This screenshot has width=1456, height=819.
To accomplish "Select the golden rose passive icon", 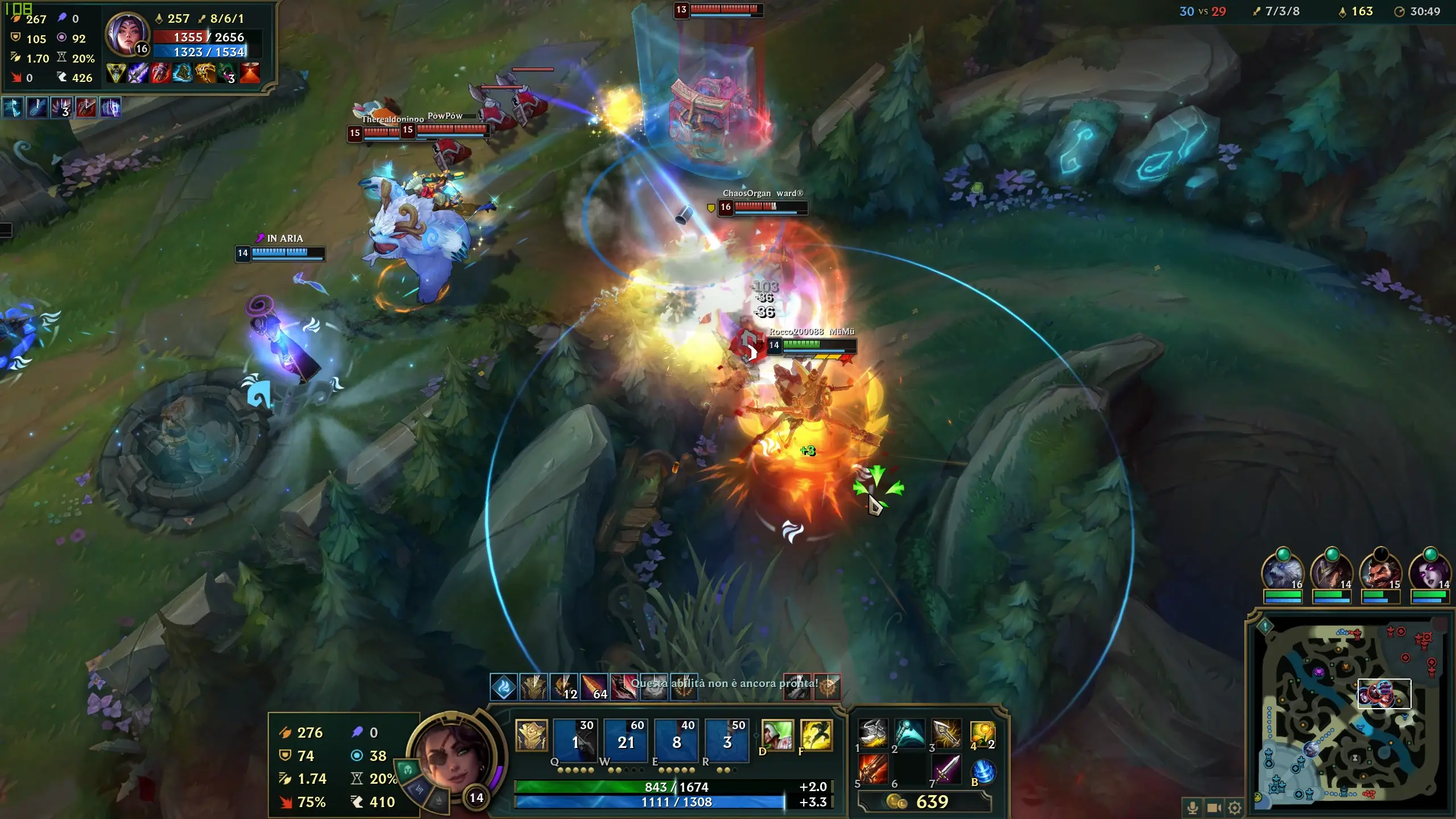I will [x=531, y=735].
